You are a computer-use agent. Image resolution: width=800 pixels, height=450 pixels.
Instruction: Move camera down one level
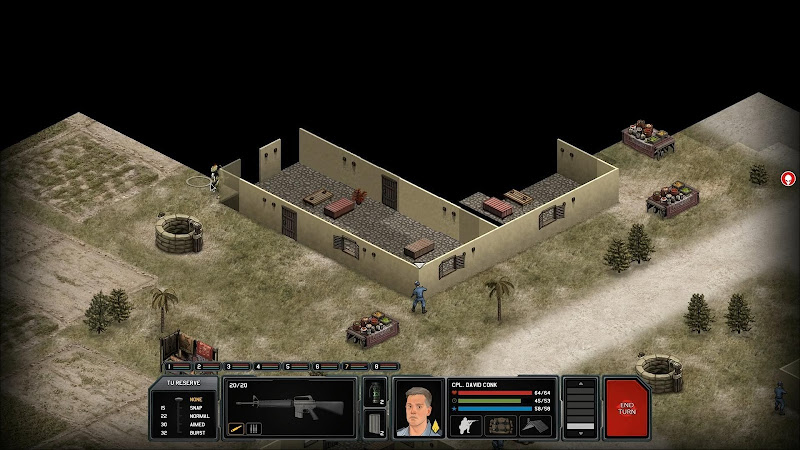click(x=581, y=430)
